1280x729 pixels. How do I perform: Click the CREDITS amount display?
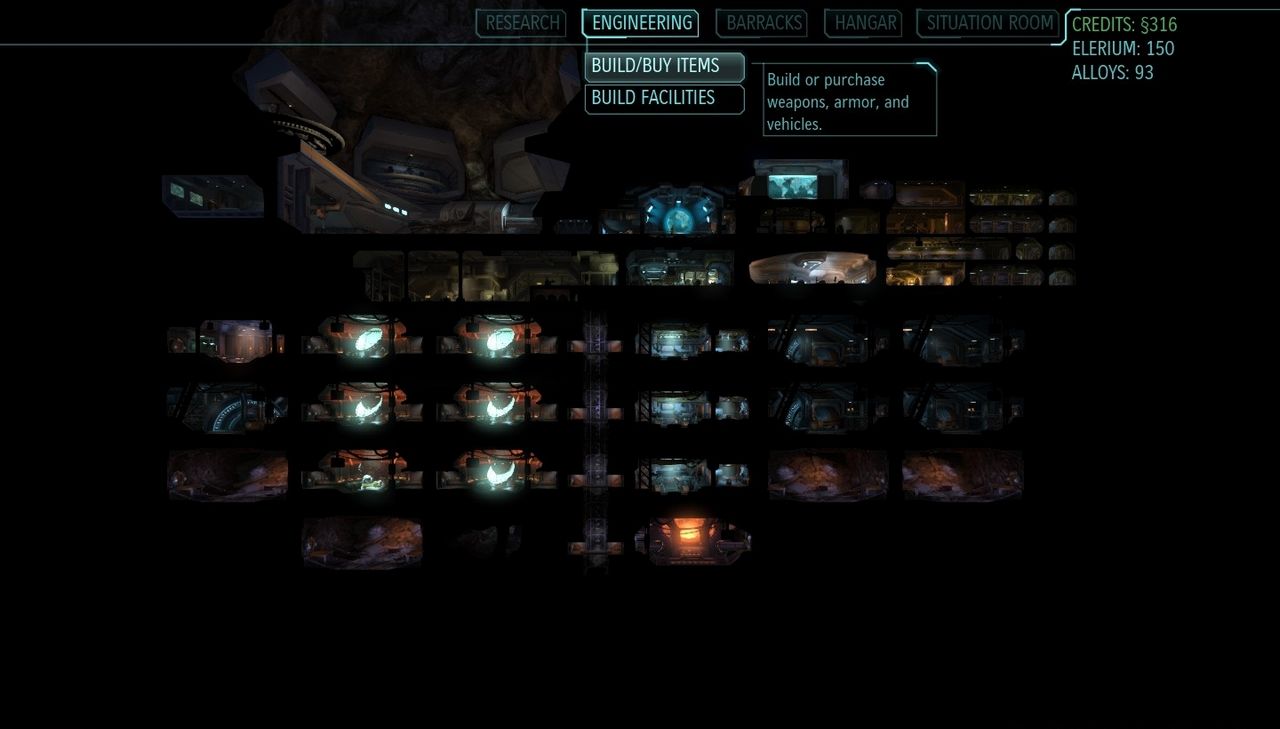(1122, 24)
